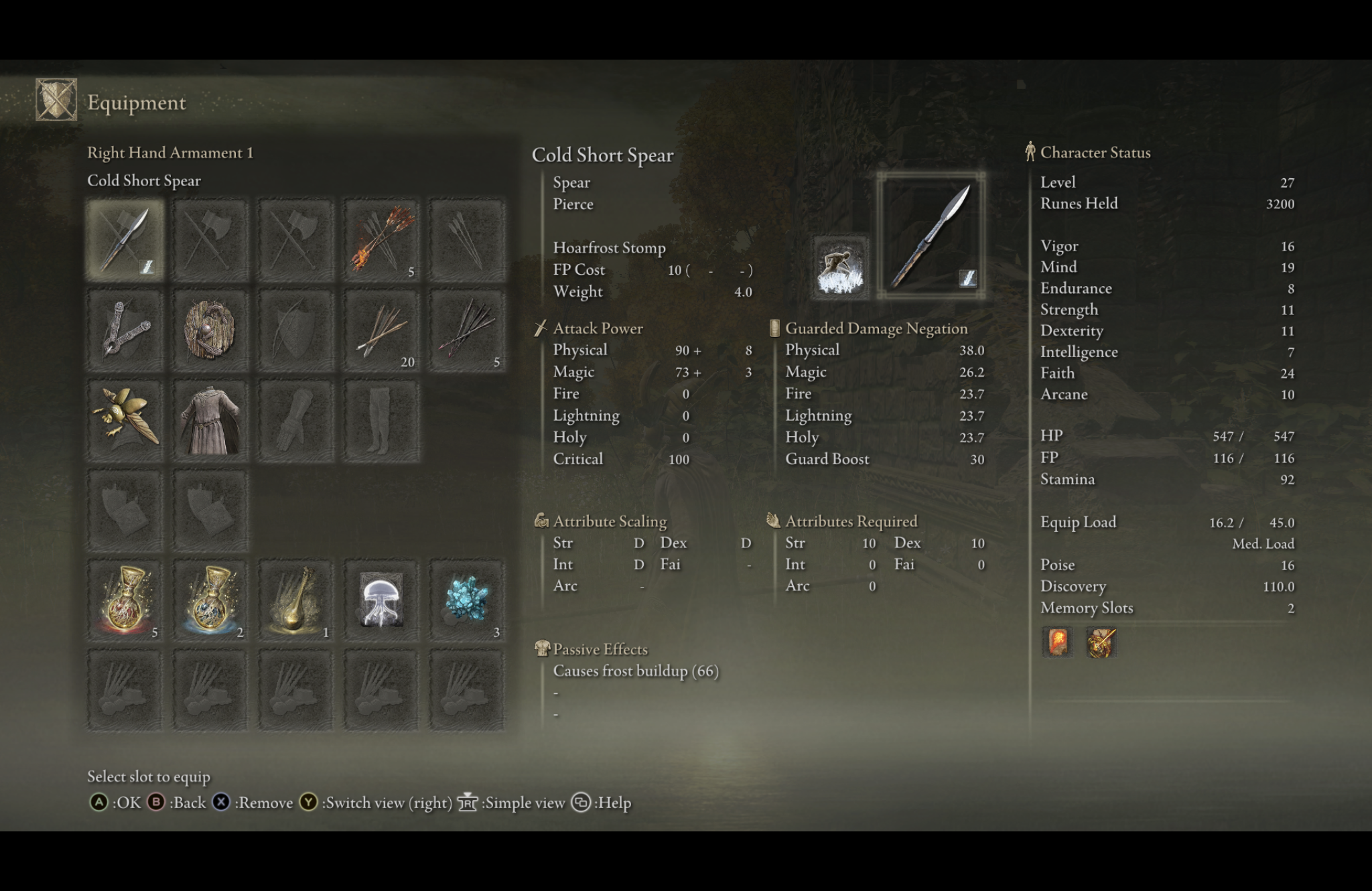
Task: Click the Equipment crossed-weapons emblem
Action: click(x=56, y=100)
